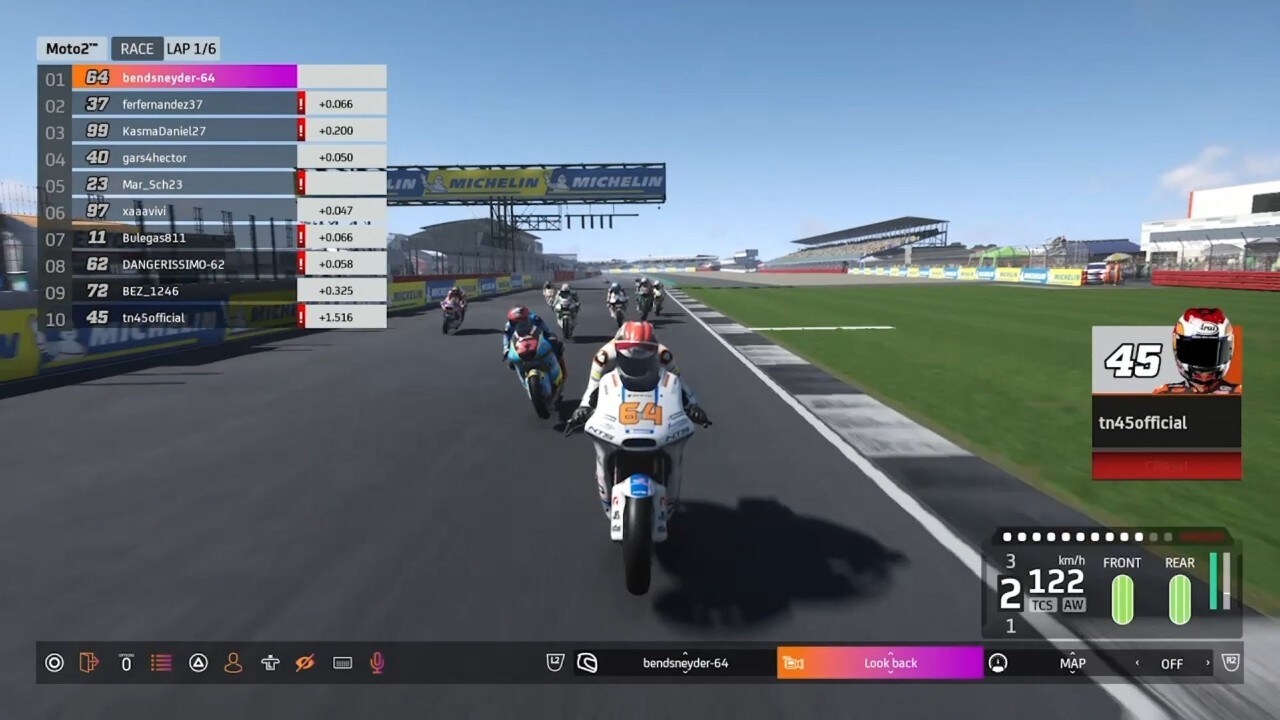This screenshot has height=720, width=1280.
Task: Toggle the crossed-out eye HUD icon
Action: click(305, 663)
